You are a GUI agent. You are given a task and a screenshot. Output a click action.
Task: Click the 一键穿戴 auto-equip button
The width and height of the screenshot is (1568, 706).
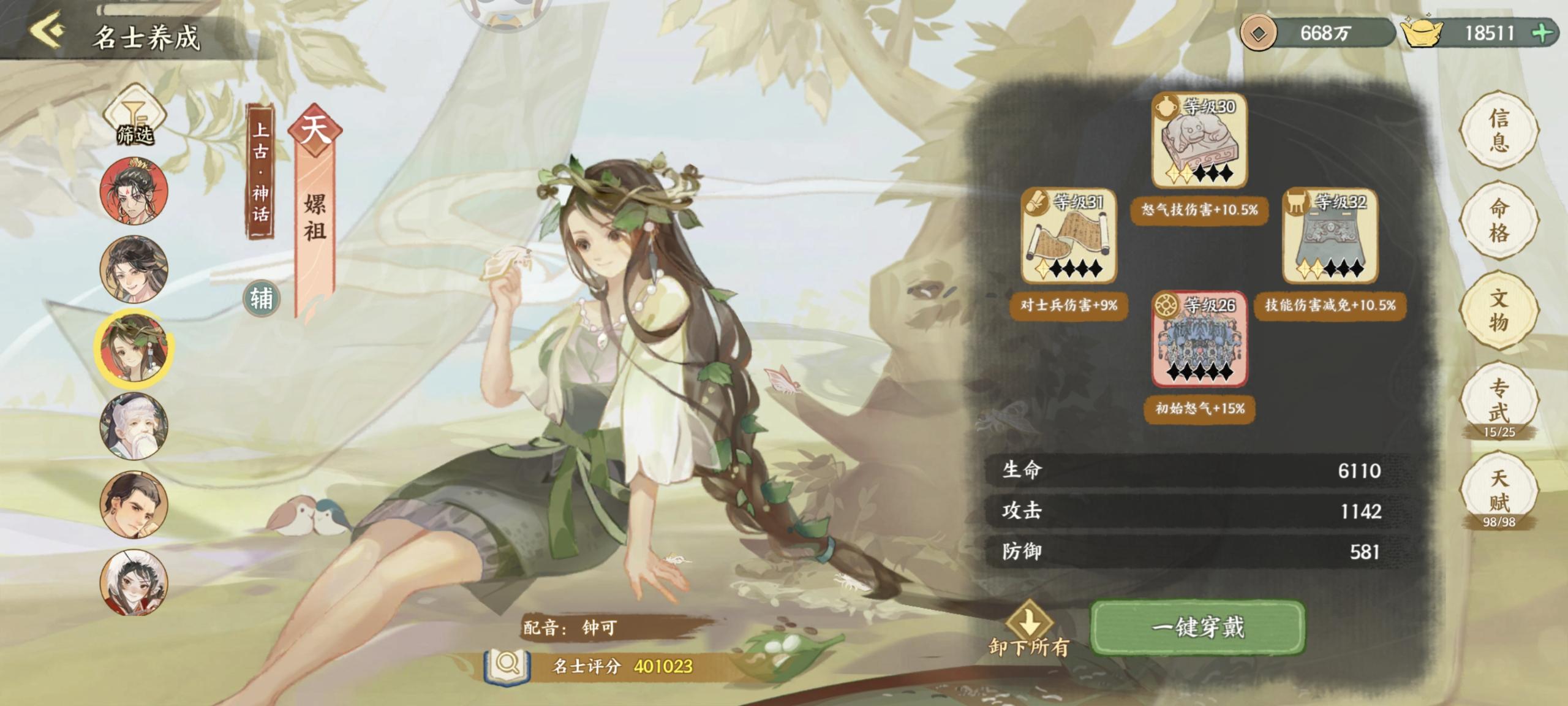(x=1198, y=627)
